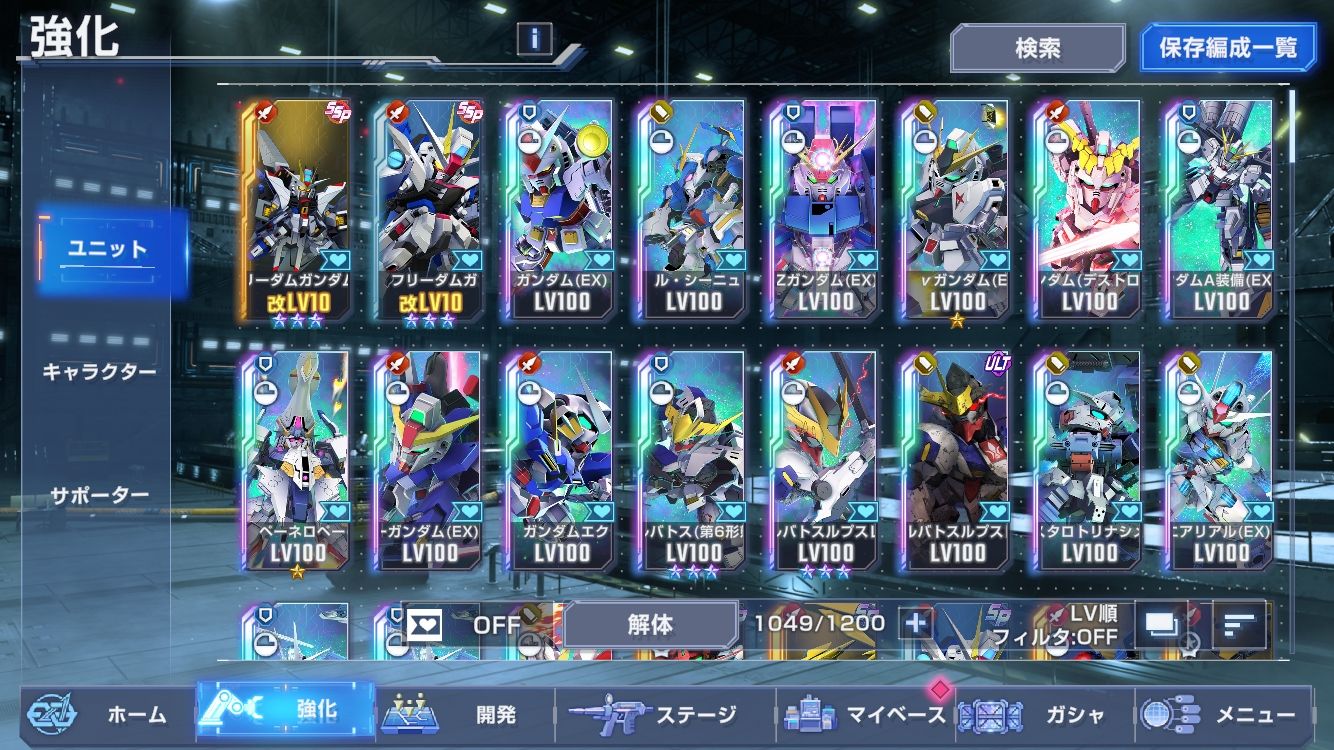This screenshot has height=750, width=1334.
Task: Tap the info icon beside the 強化 title
Action: click(535, 39)
